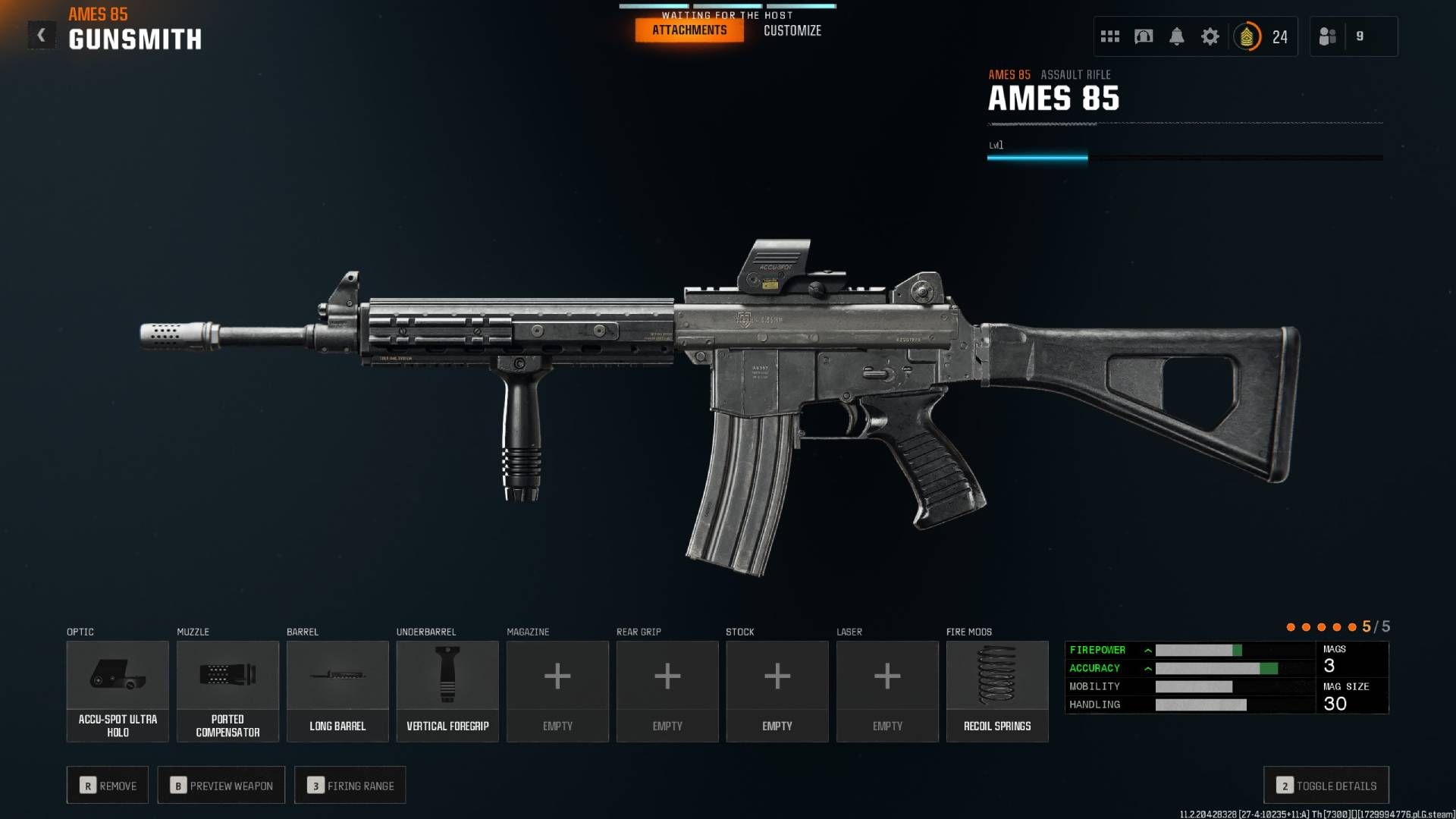Click the game chat channels icon
Image resolution: width=1456 pixels, height=819 pixels.
[x=1144, y=36]
